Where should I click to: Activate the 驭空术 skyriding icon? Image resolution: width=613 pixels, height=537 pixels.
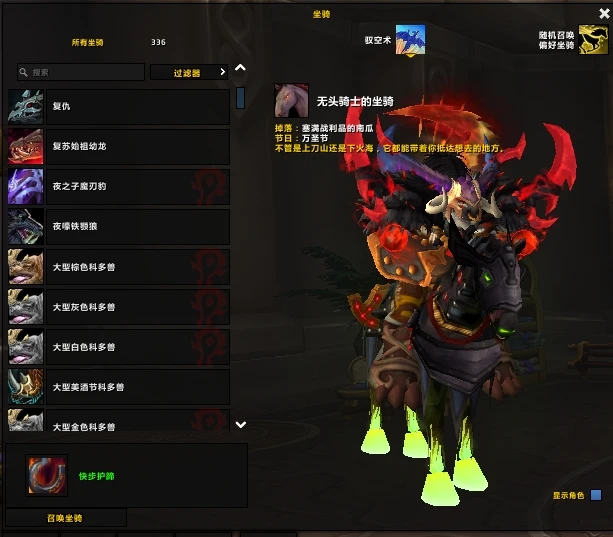[410, 40]
